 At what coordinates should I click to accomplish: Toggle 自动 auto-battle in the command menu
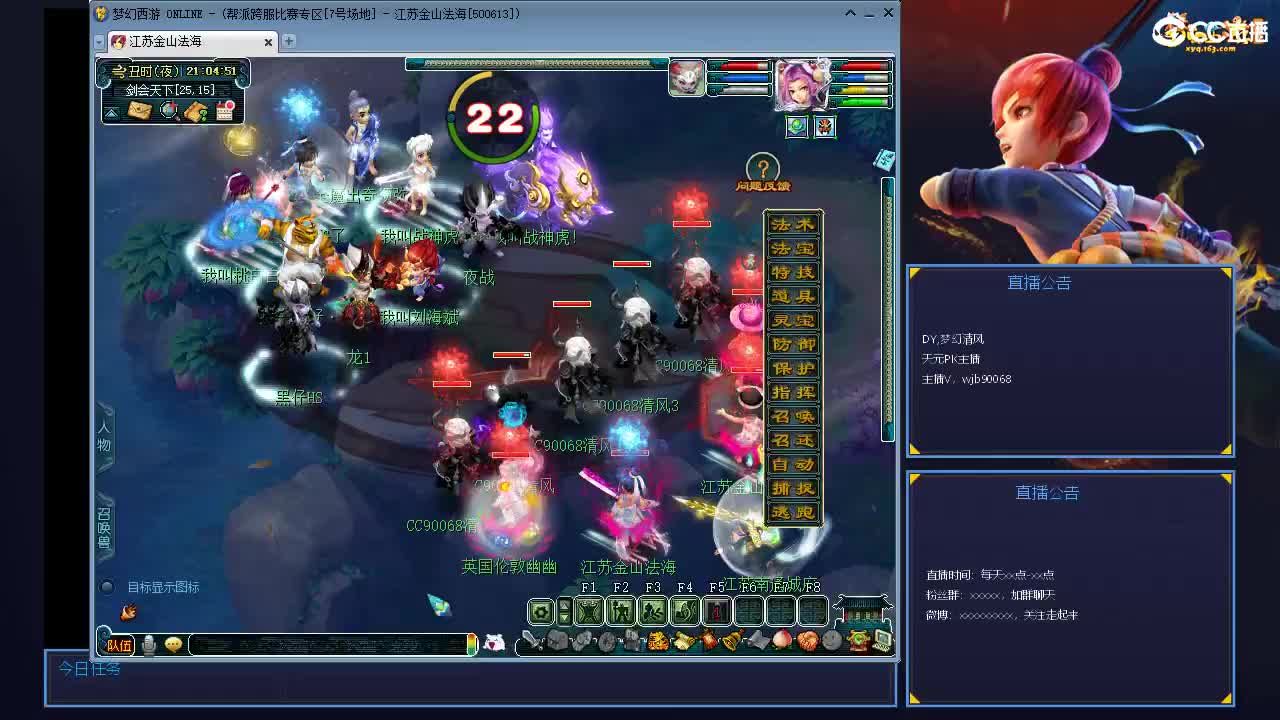pos(793,464)
